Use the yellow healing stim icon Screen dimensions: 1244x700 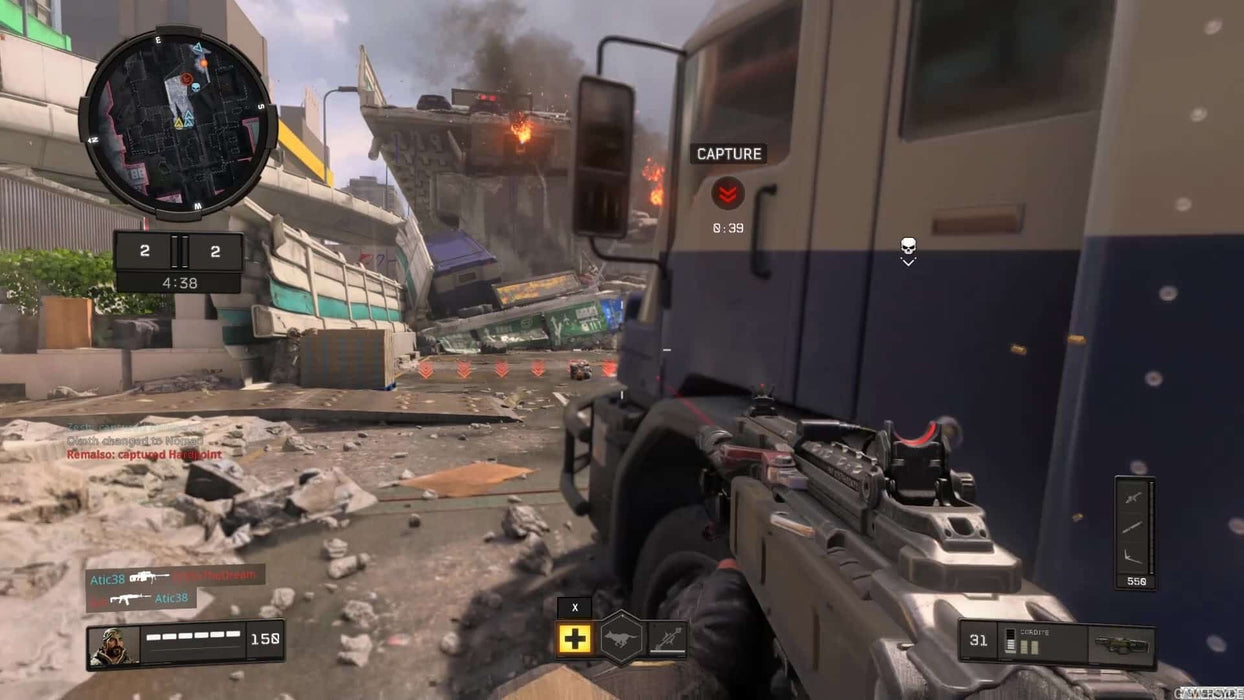point(574,638)
